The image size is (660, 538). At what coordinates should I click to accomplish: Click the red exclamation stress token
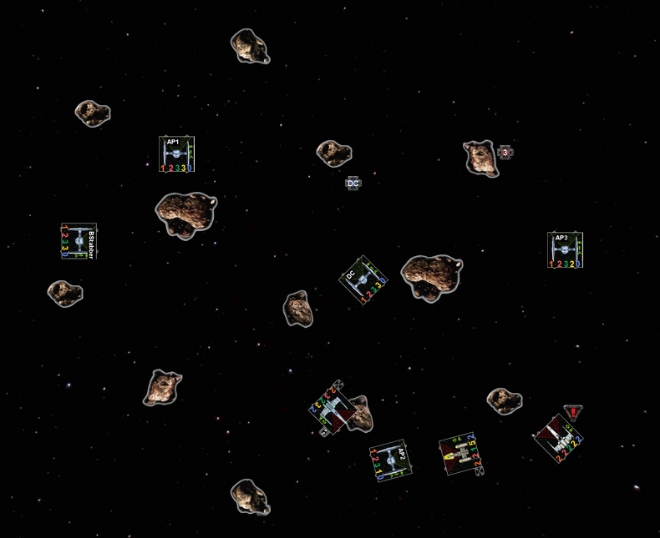[x=572, y=411]
